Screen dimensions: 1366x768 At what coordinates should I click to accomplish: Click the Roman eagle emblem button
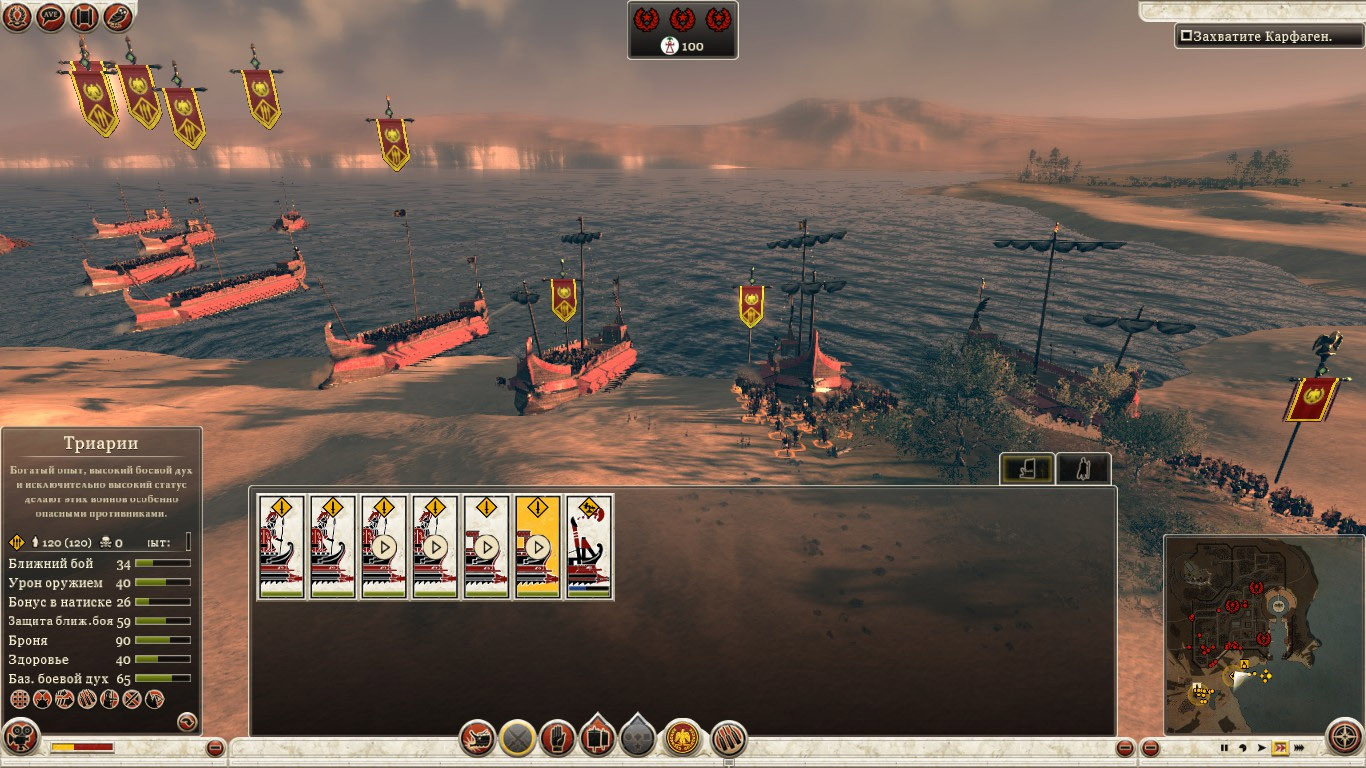pyautogui.click(x=682, y=739)
